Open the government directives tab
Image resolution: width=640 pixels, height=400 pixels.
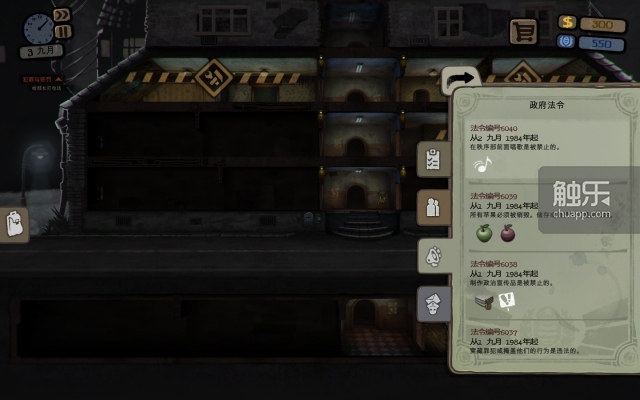tap(434, 304)
